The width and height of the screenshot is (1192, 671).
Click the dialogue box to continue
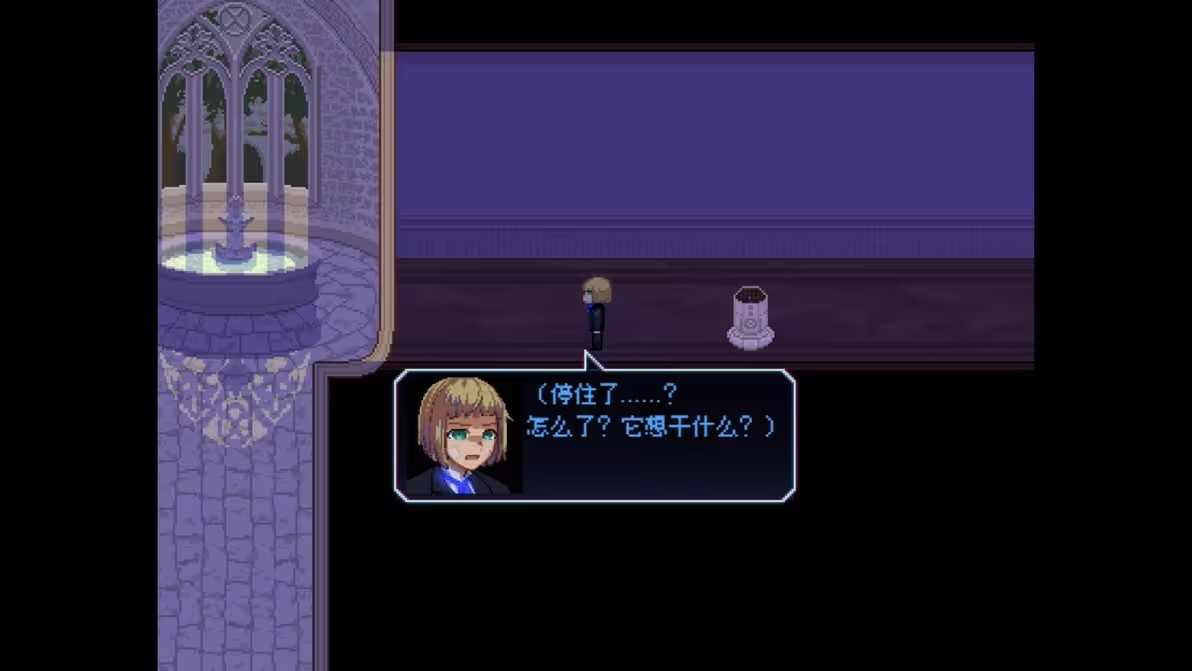[595, 435]
